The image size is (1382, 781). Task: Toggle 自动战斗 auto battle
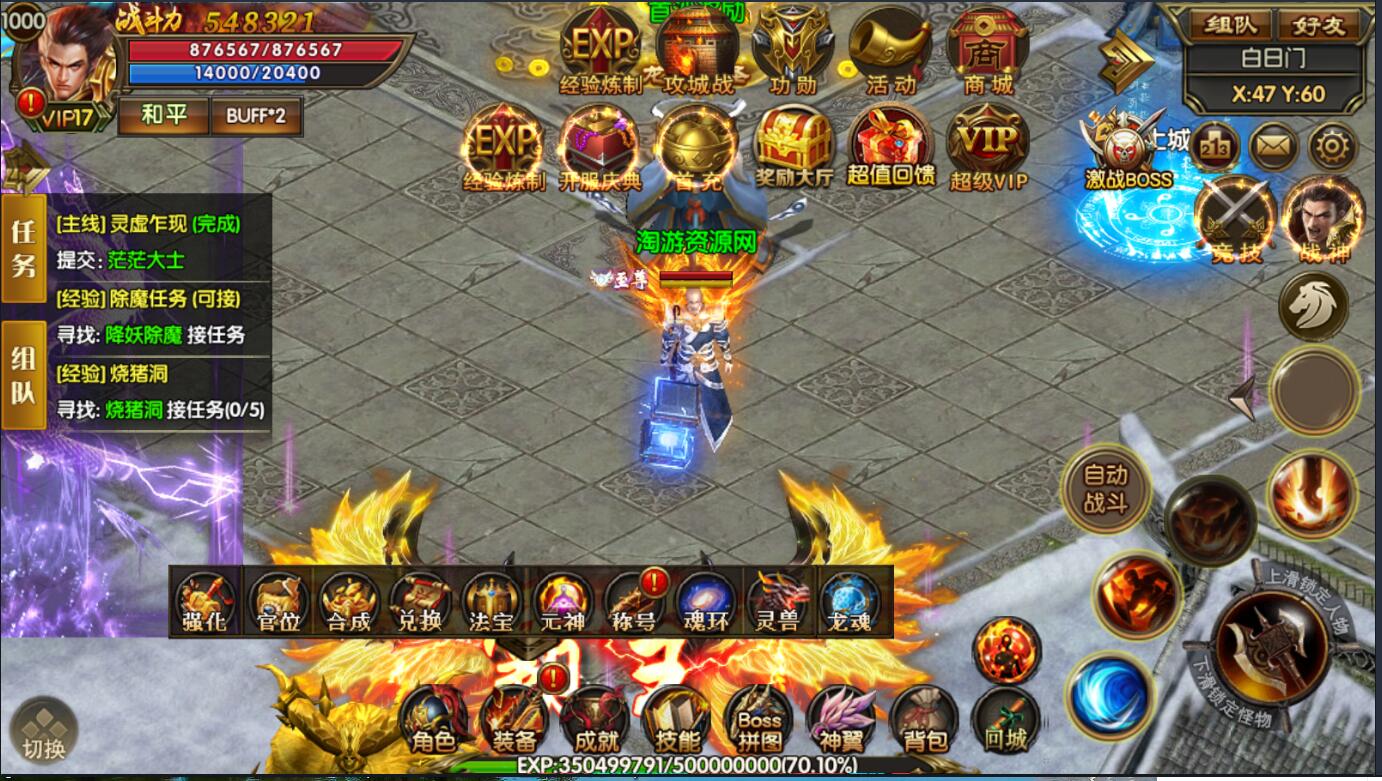pyautogui.click(x=1105, y=489)
